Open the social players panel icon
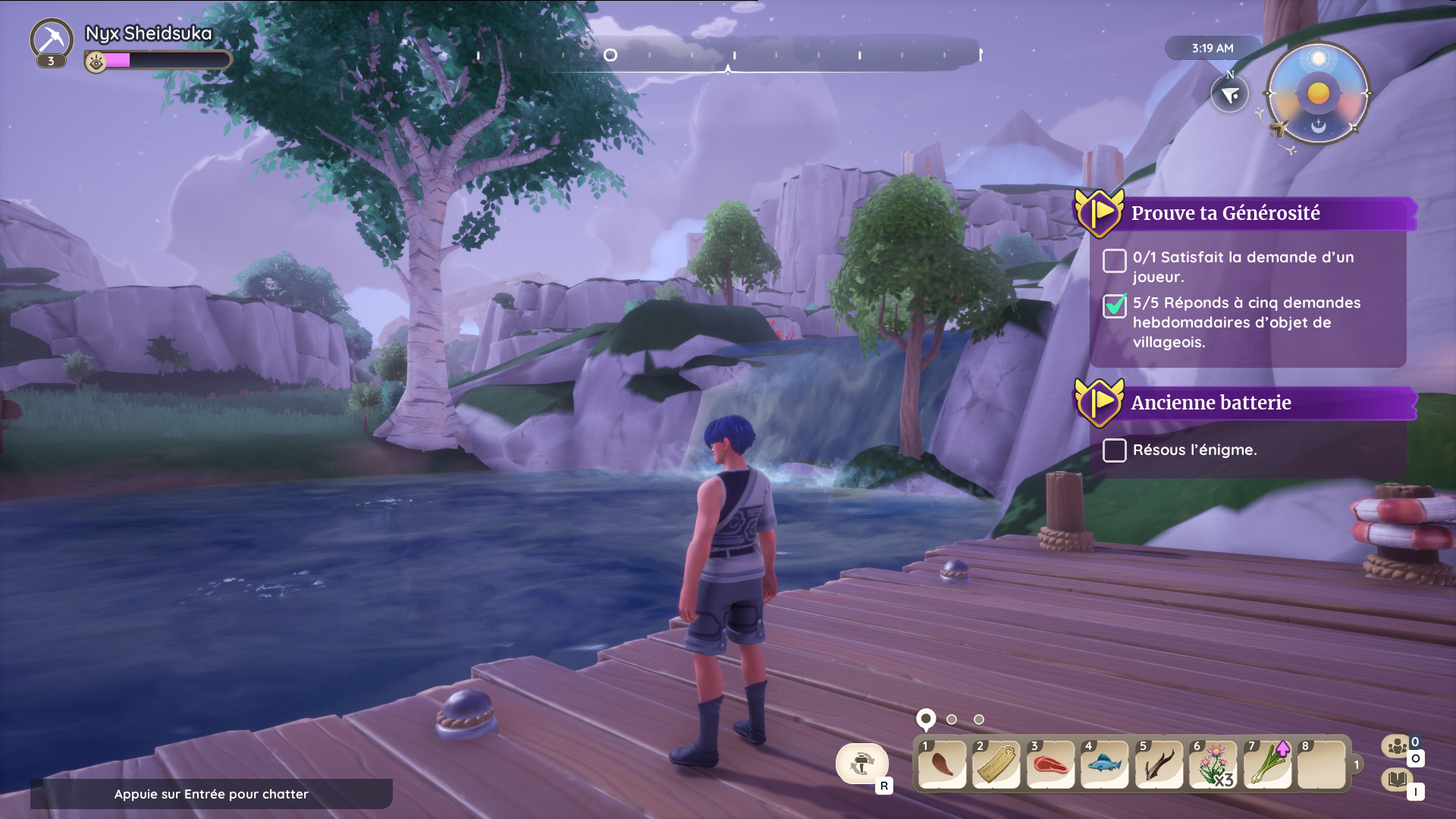This screenshot has width=1456, height=819. [1397, 746]
